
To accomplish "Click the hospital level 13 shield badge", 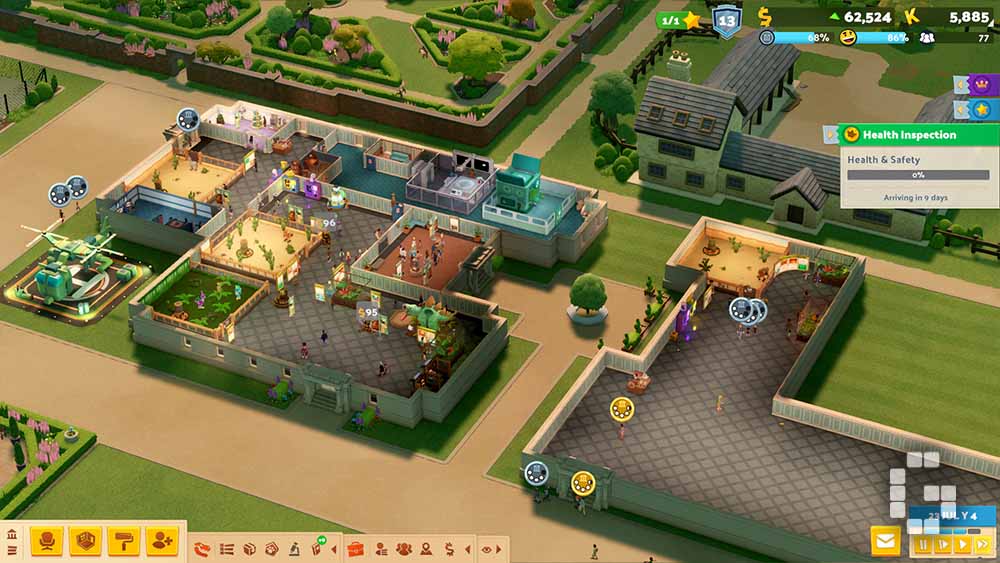I will pyautogui.click(x=727, y=20).
